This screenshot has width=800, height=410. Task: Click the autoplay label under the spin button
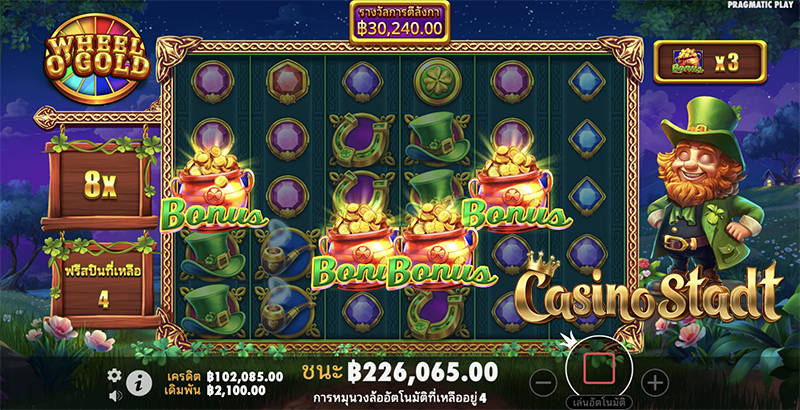tap(598, 401)
